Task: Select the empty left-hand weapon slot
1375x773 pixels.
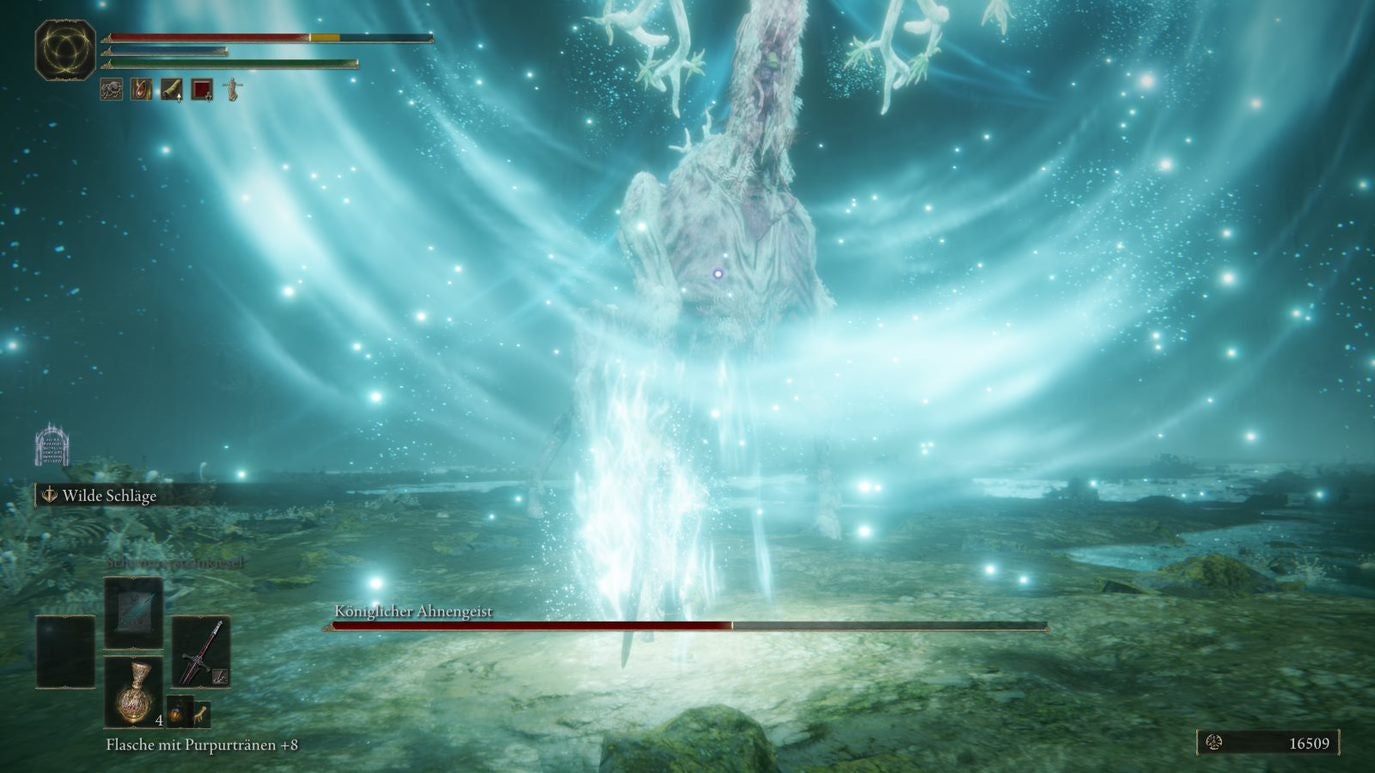Action: click(x=65, y=651)
